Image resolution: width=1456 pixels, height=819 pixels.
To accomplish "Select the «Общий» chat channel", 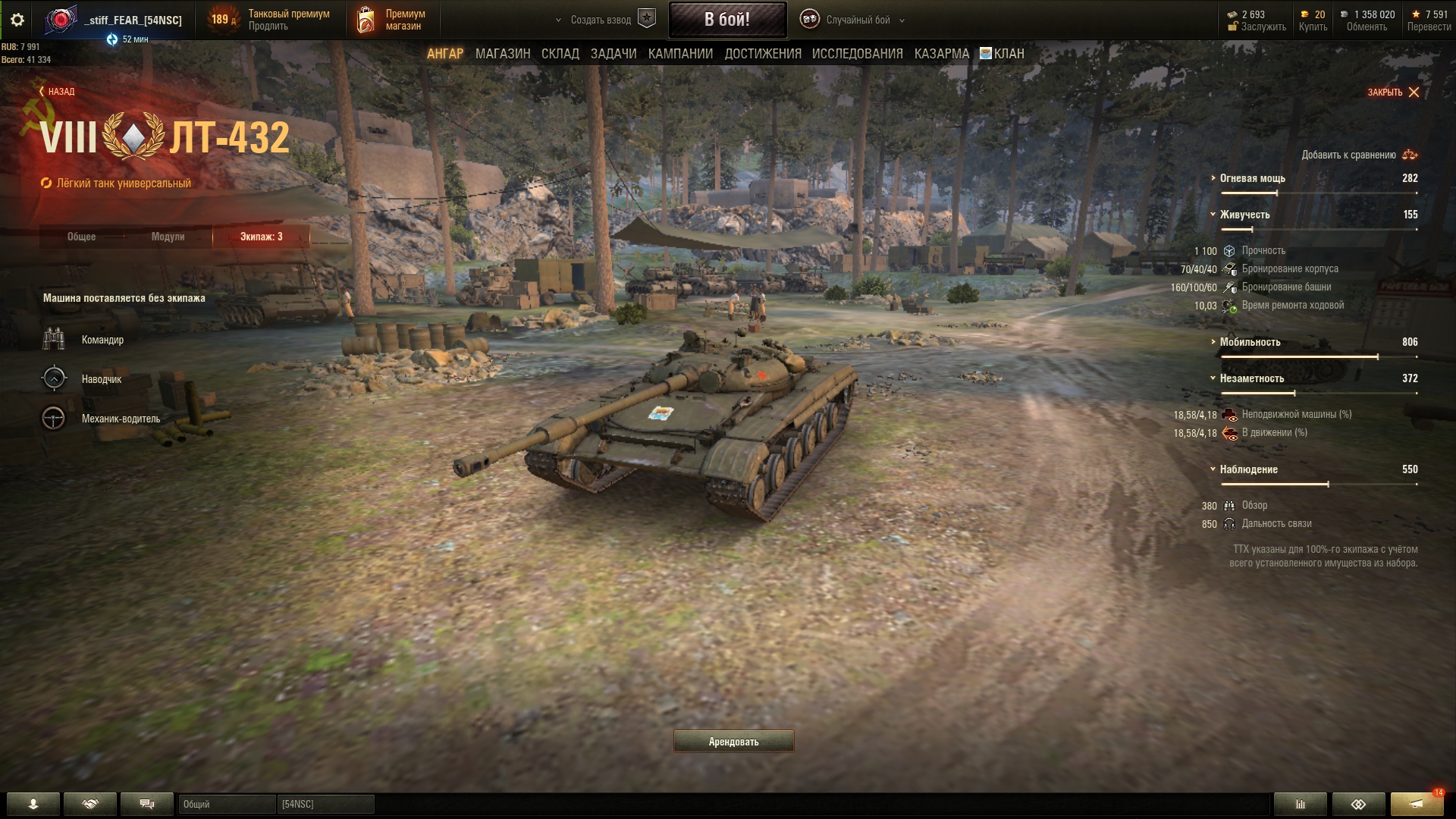I will click(x=226, y=804).
